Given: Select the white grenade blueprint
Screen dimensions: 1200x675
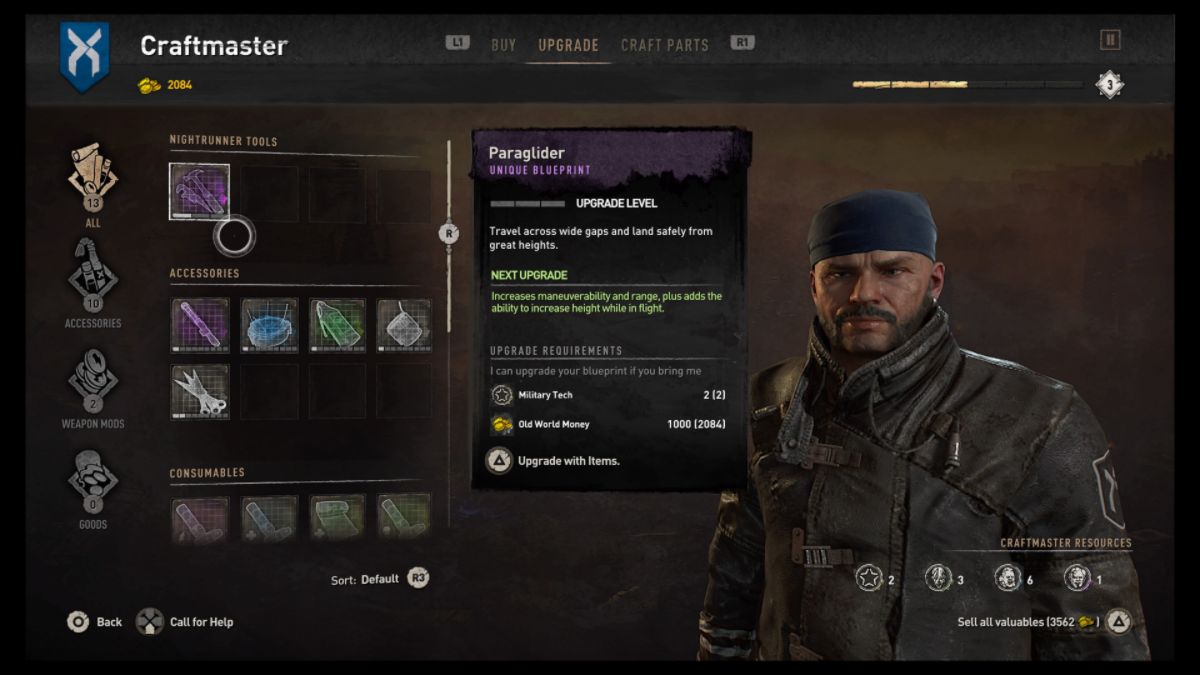Looking at the screenshot, I should coord(404,325).
